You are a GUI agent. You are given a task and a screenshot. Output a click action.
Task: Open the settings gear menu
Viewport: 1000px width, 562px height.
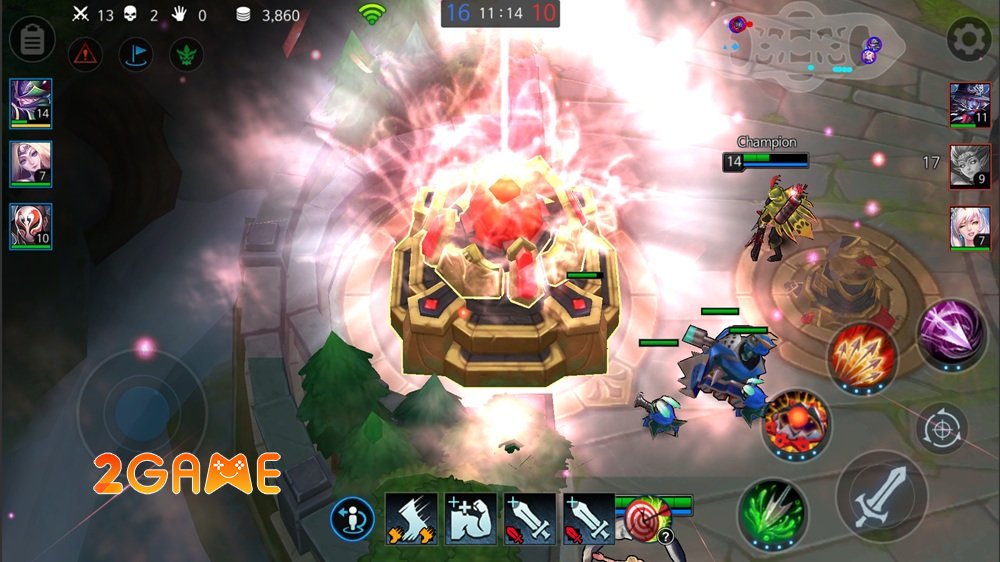coord(968,40)
